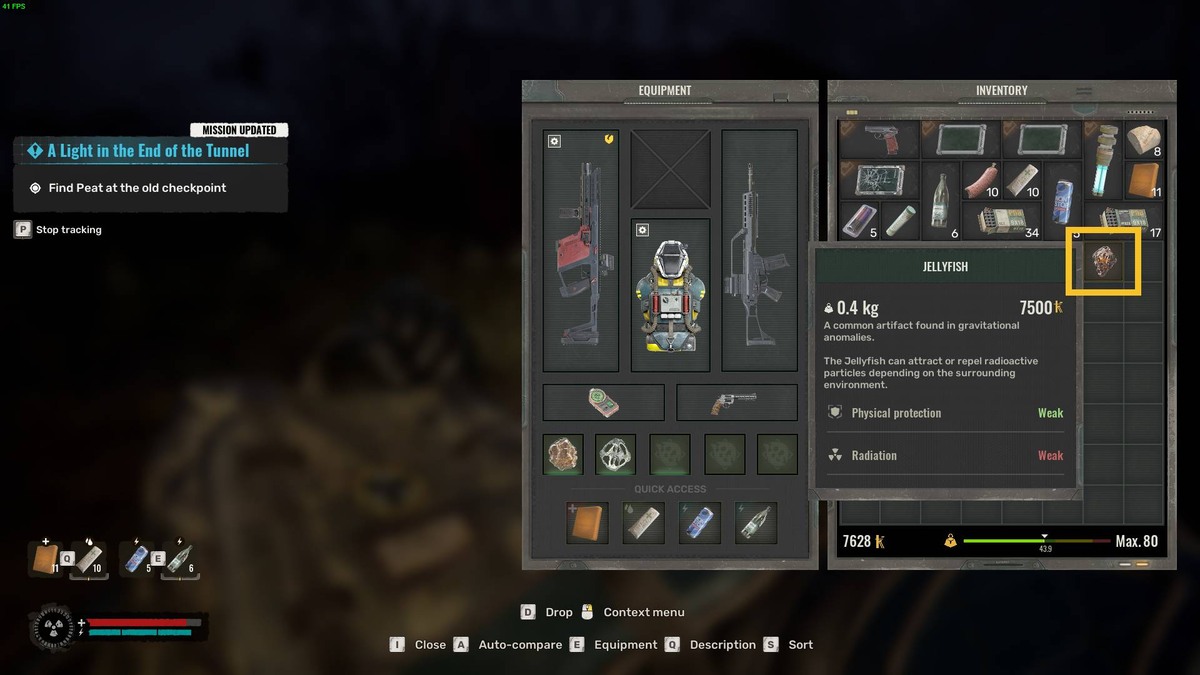Image resolution: width=1200 pixels, height=675 pixels.
Task: Open the armor slot's gear settings icon
Action: pos(642,231)
